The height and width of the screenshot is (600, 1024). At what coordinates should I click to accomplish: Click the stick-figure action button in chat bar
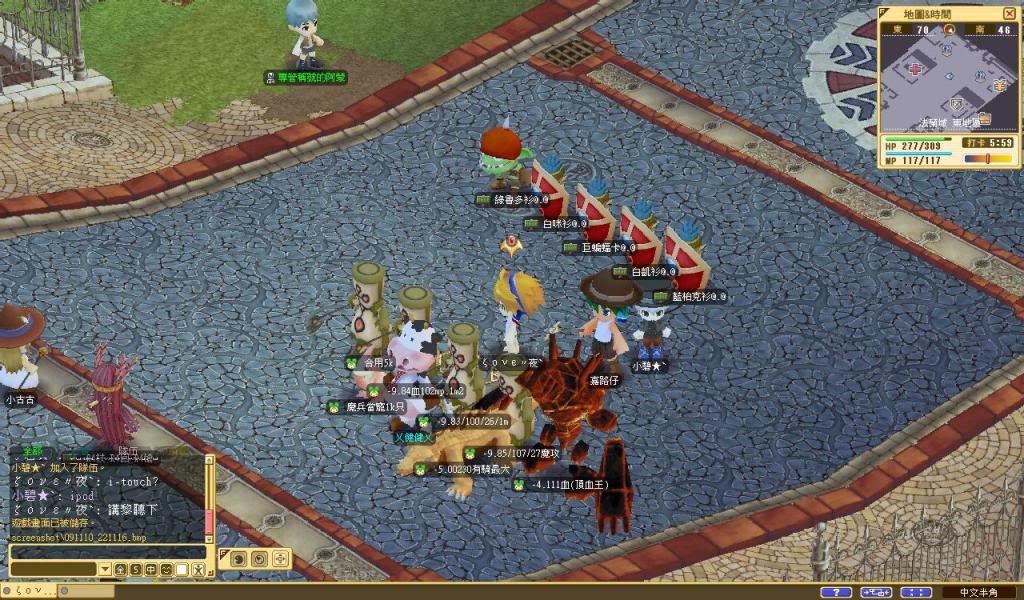tap(198, 569)
